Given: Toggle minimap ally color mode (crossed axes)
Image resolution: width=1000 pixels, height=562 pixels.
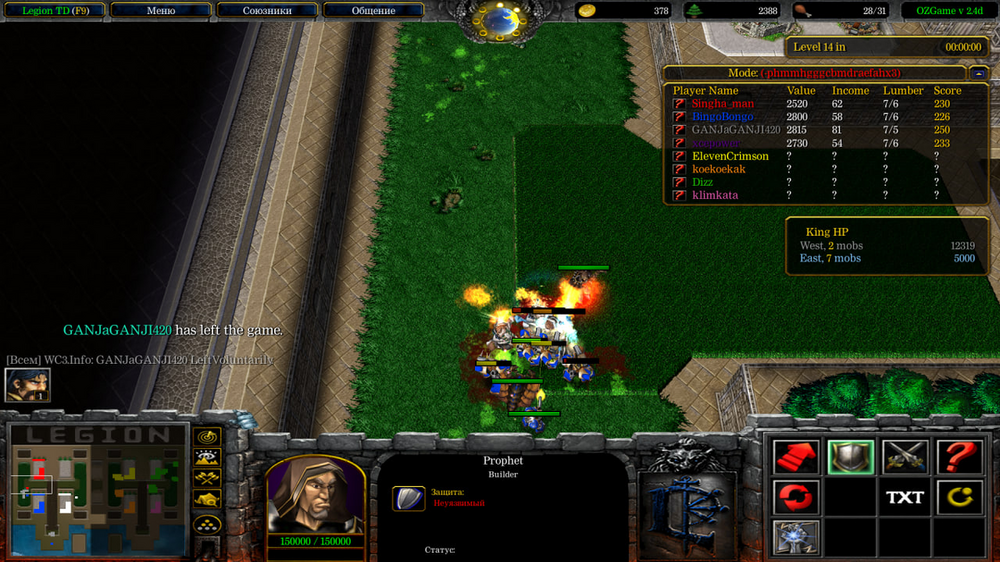Looking at the screenshot, I should (207, 478).
